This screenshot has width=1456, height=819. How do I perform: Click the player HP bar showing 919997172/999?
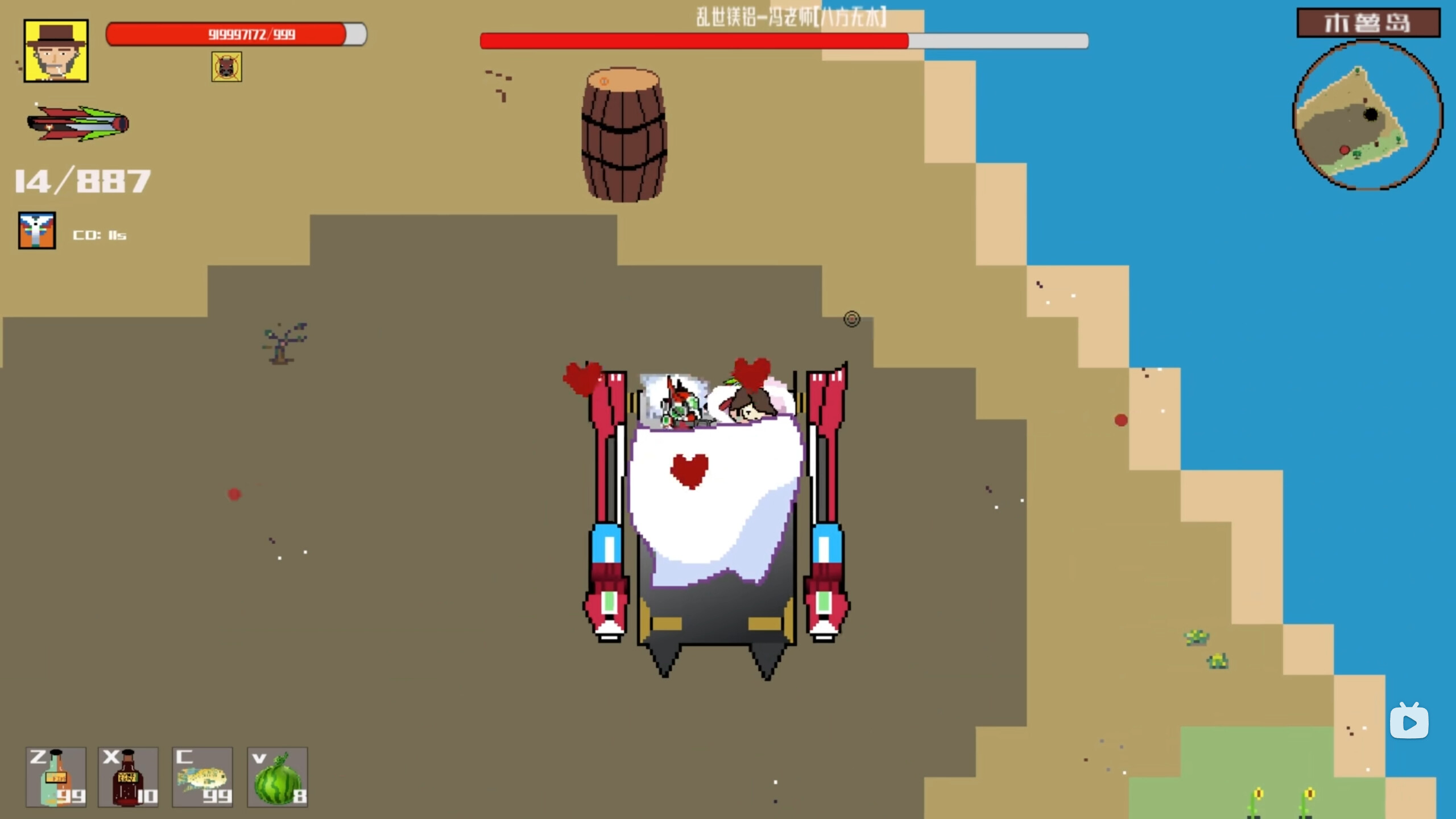pos(236,34)
